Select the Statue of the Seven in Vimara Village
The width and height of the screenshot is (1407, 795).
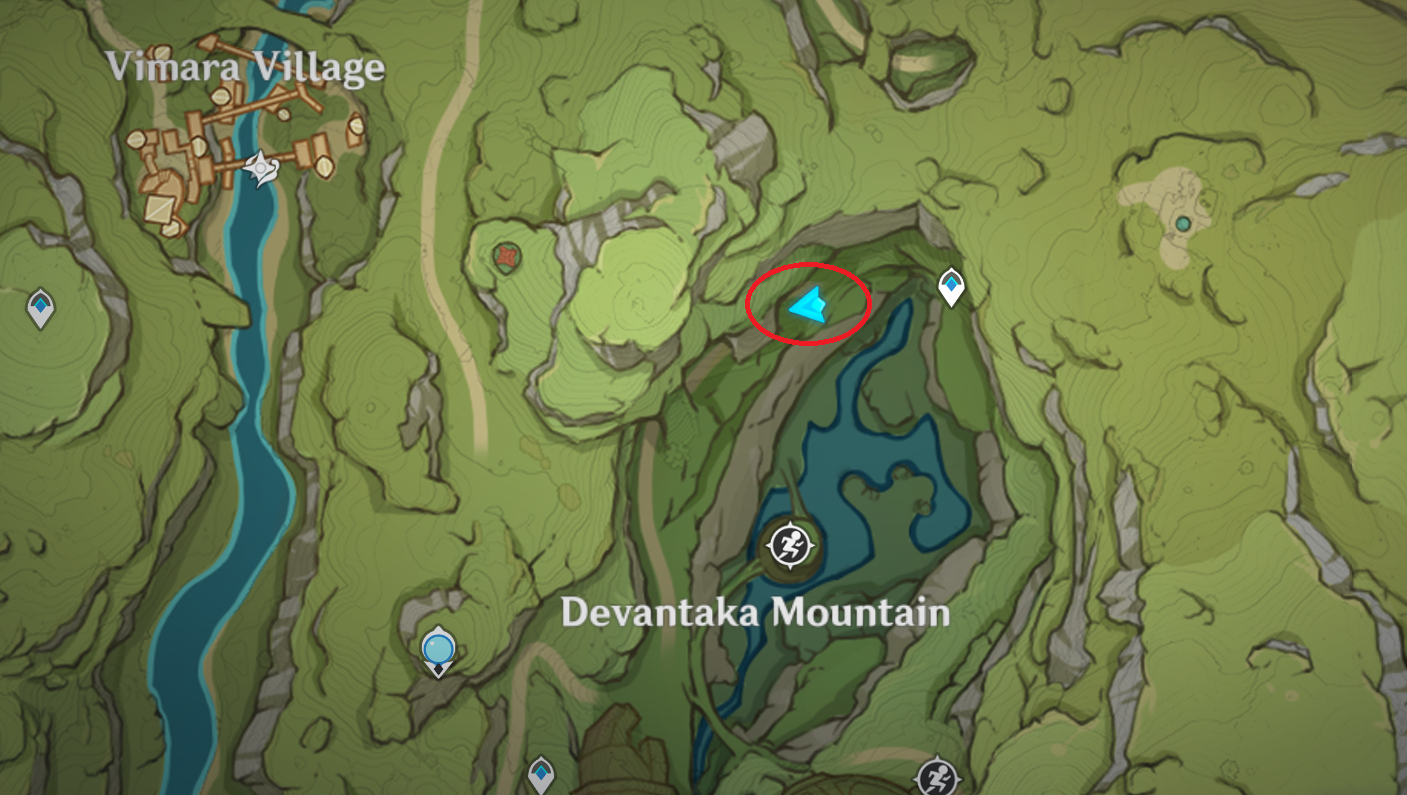pos(260,169)
